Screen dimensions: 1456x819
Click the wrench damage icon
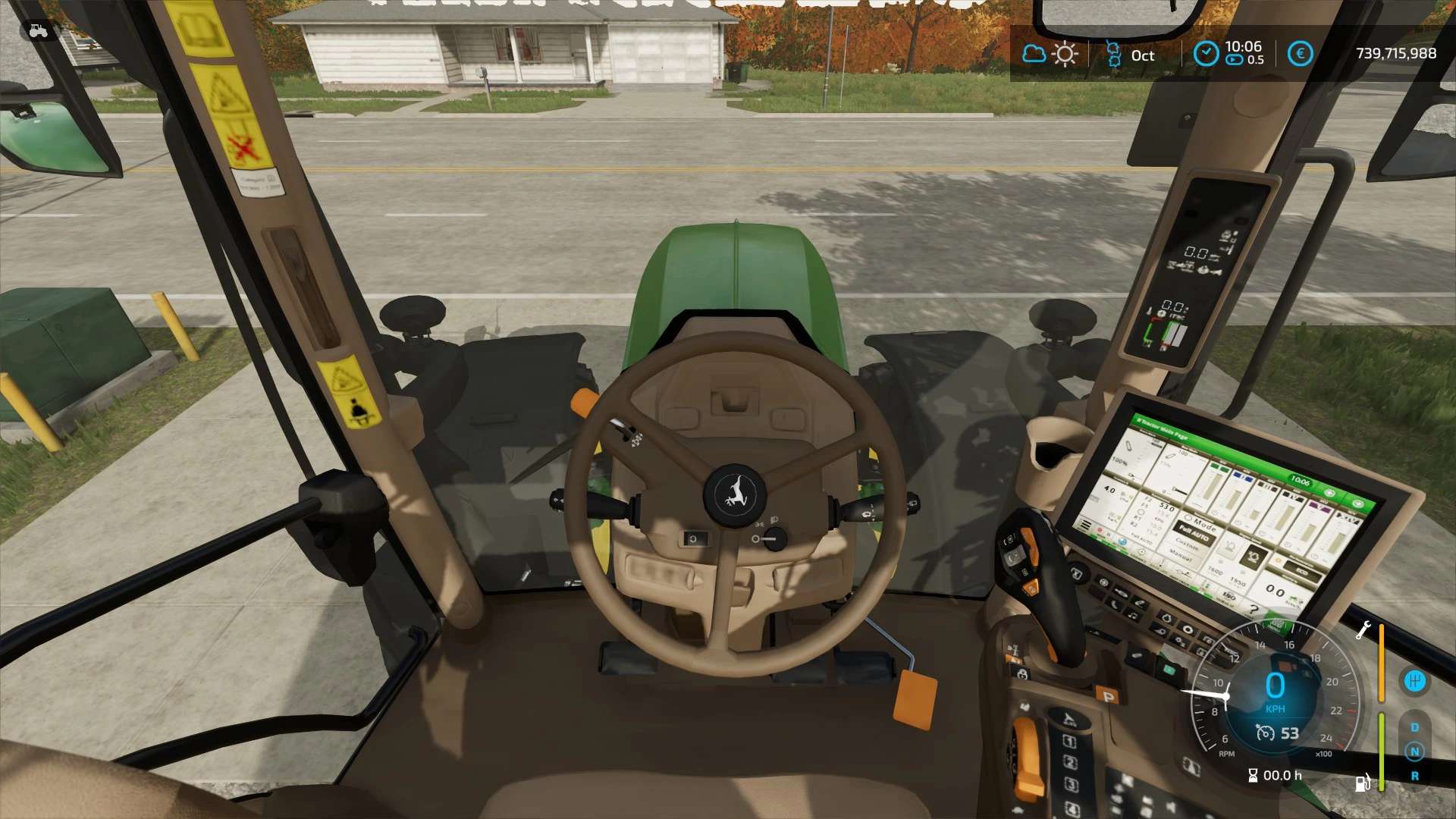[x=1363, y=629]
